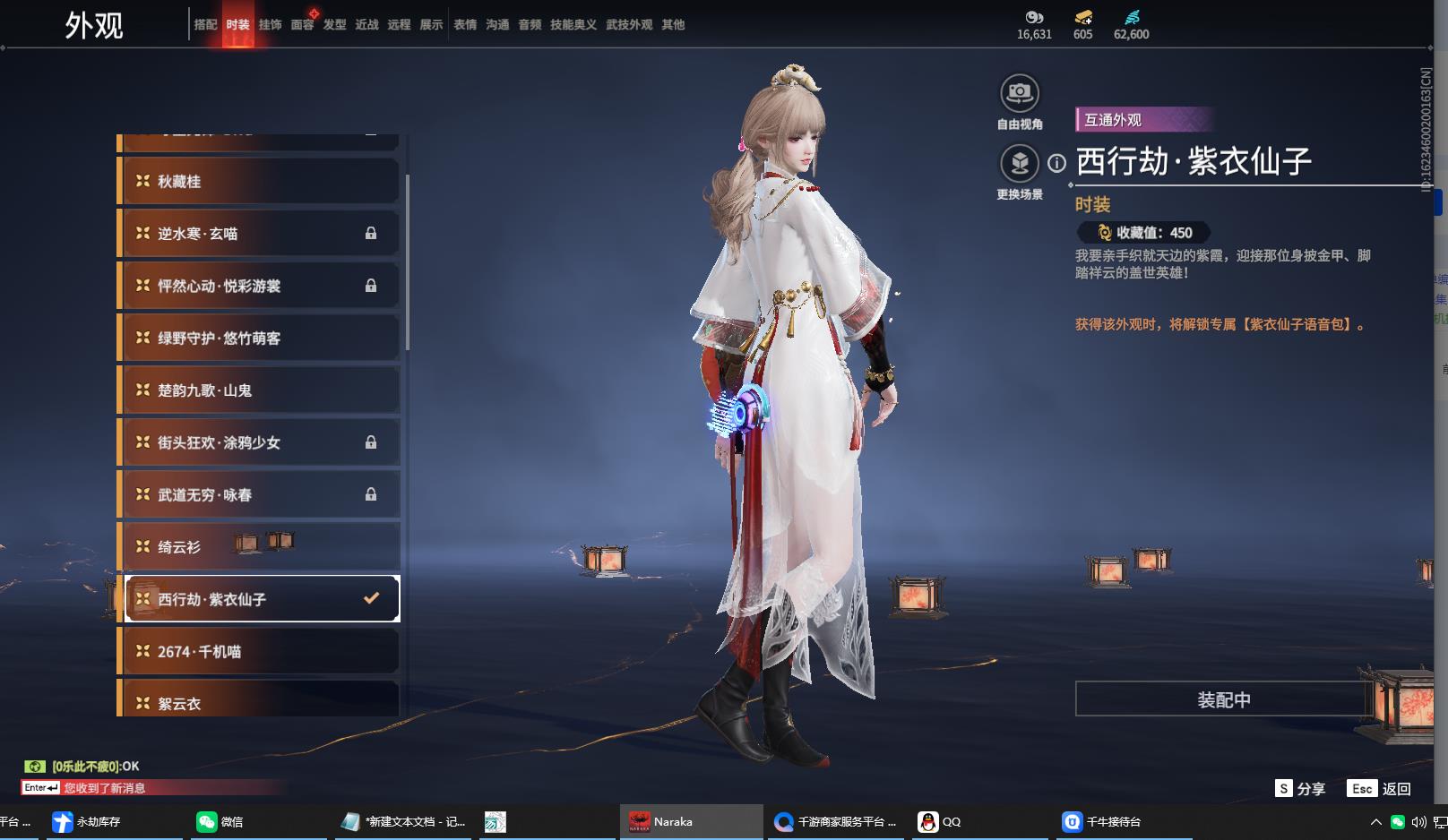Select the 2674·千机喵 outfit

(259, 652)
